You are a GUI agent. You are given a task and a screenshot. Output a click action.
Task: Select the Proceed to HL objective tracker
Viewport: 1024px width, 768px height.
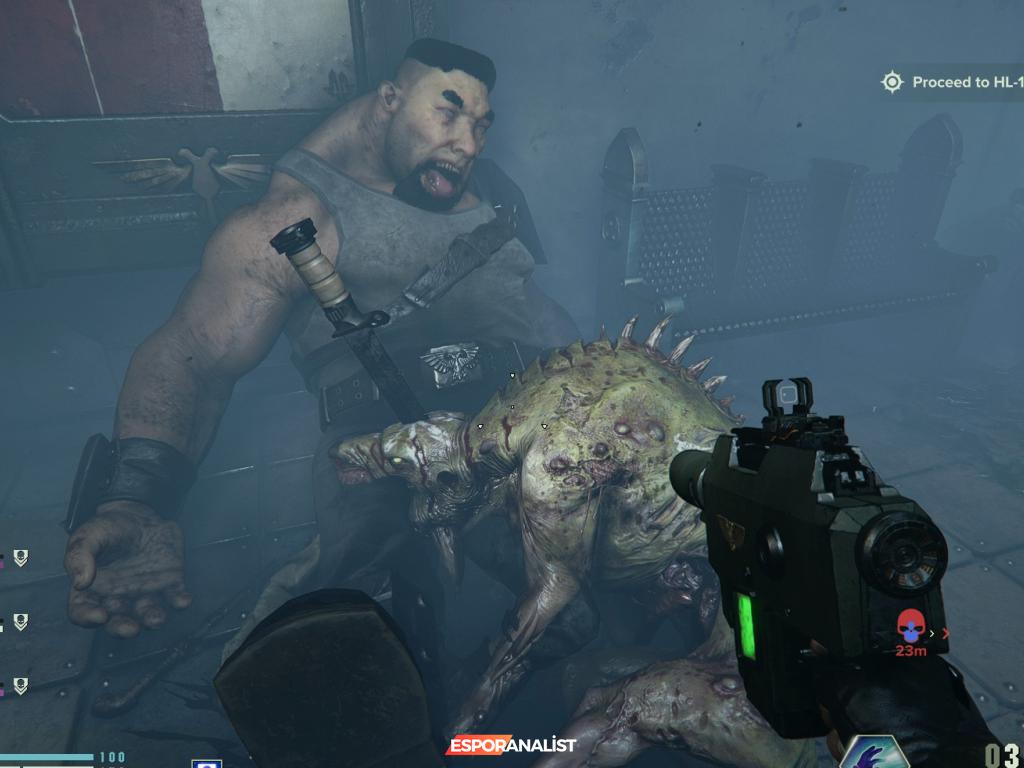click(950, 82)
